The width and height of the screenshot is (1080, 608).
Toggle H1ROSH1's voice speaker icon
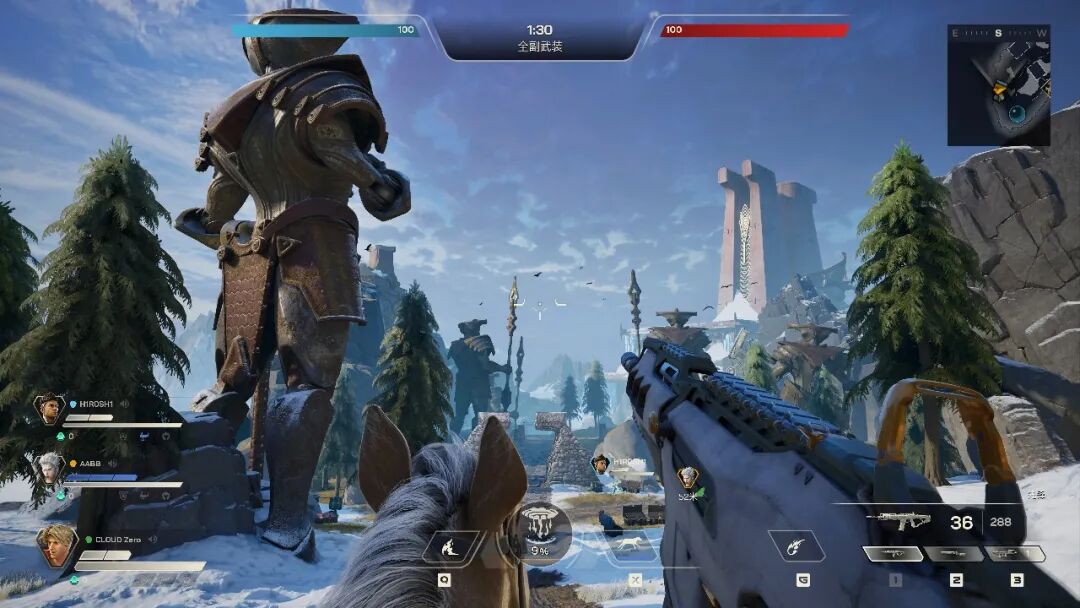[x=125, y=404]
